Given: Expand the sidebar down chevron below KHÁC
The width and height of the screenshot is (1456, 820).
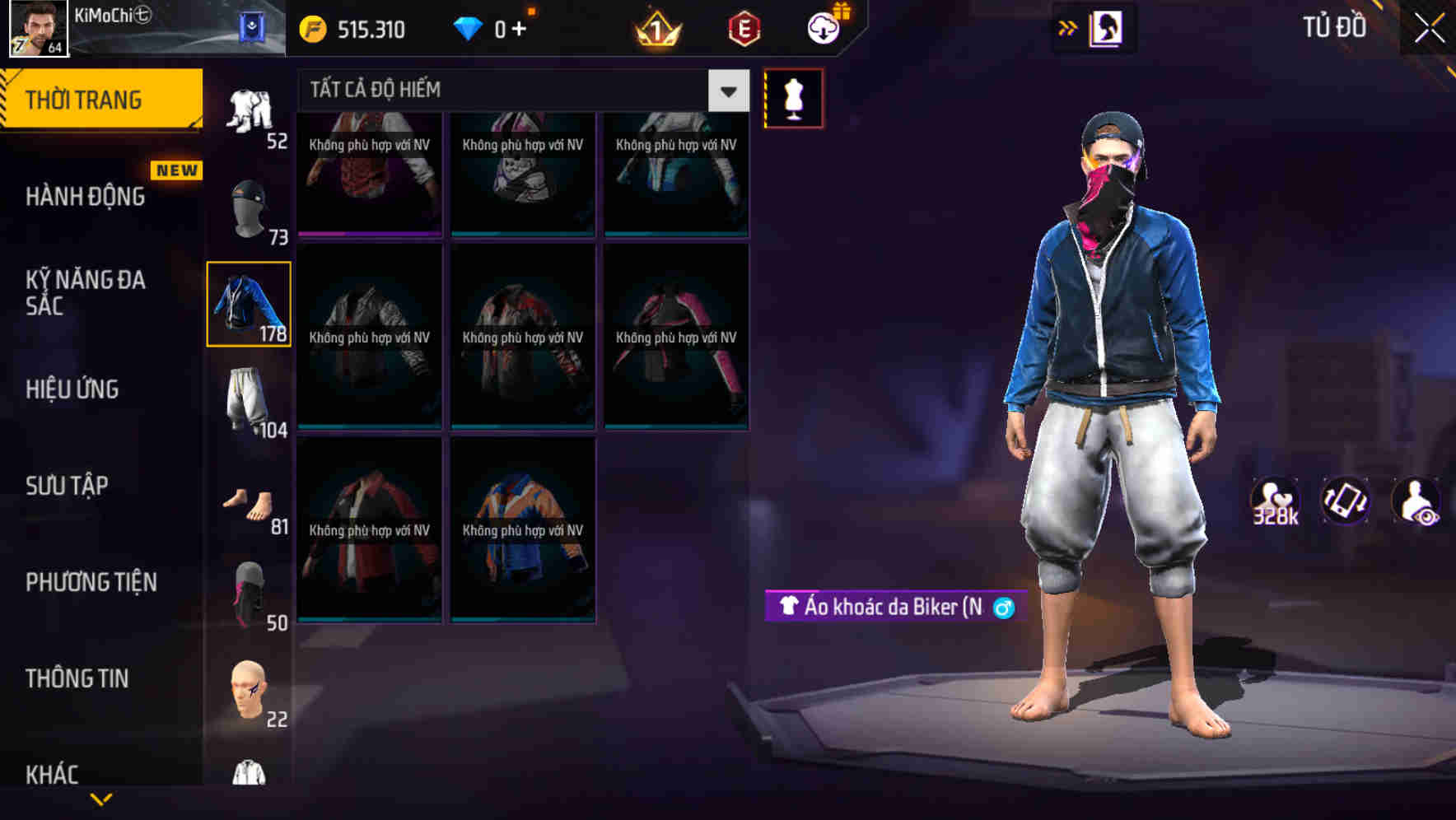Looking at the screenshot, I should click(x=101, y=799).
